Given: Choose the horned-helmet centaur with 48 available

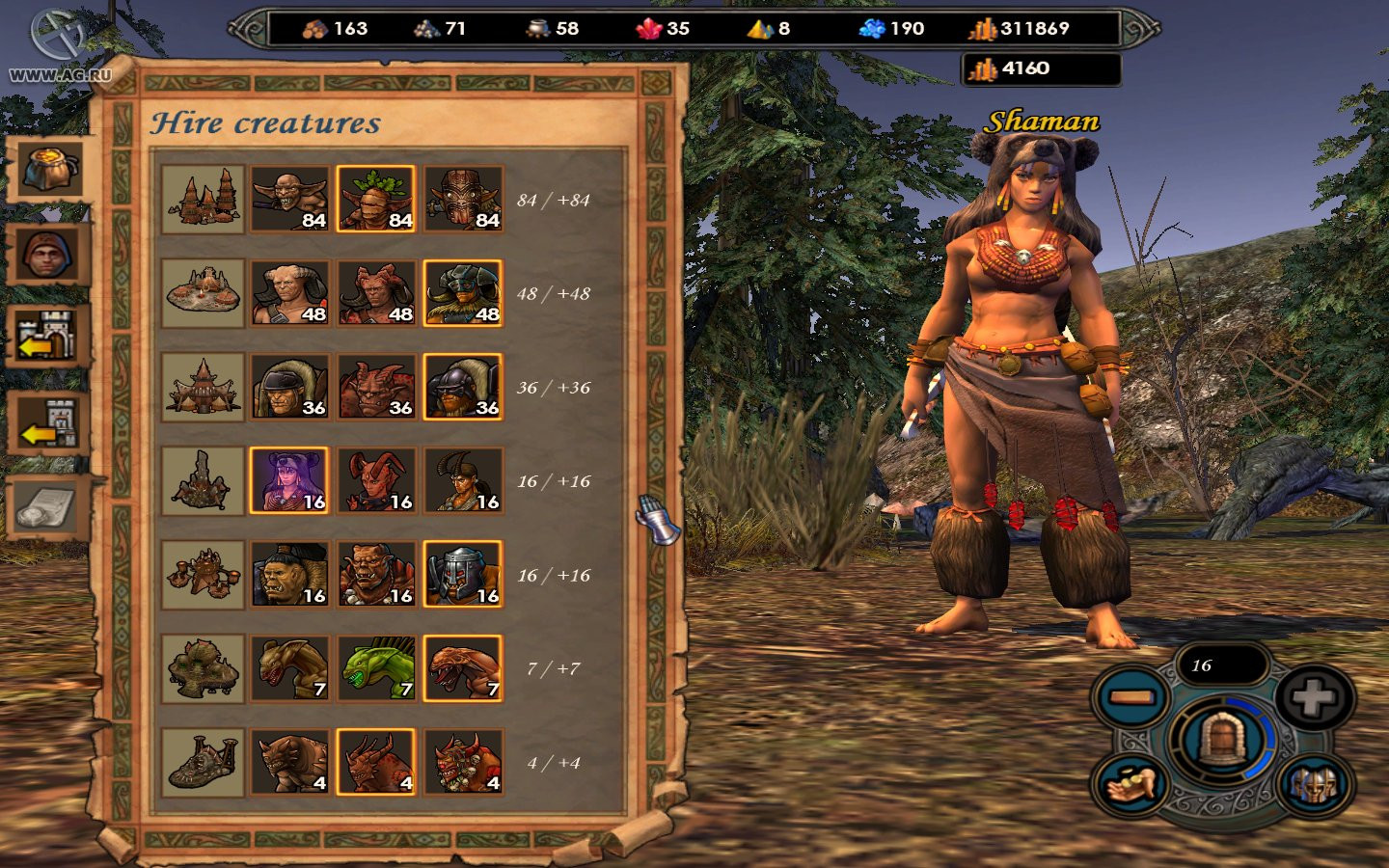Looking at the screenshot, I should coord(463,293).
